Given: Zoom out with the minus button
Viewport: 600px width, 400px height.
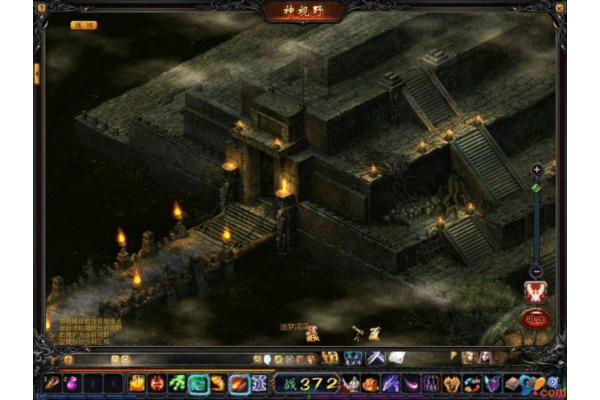Looking at the screenshot, I should click(536, 271).
